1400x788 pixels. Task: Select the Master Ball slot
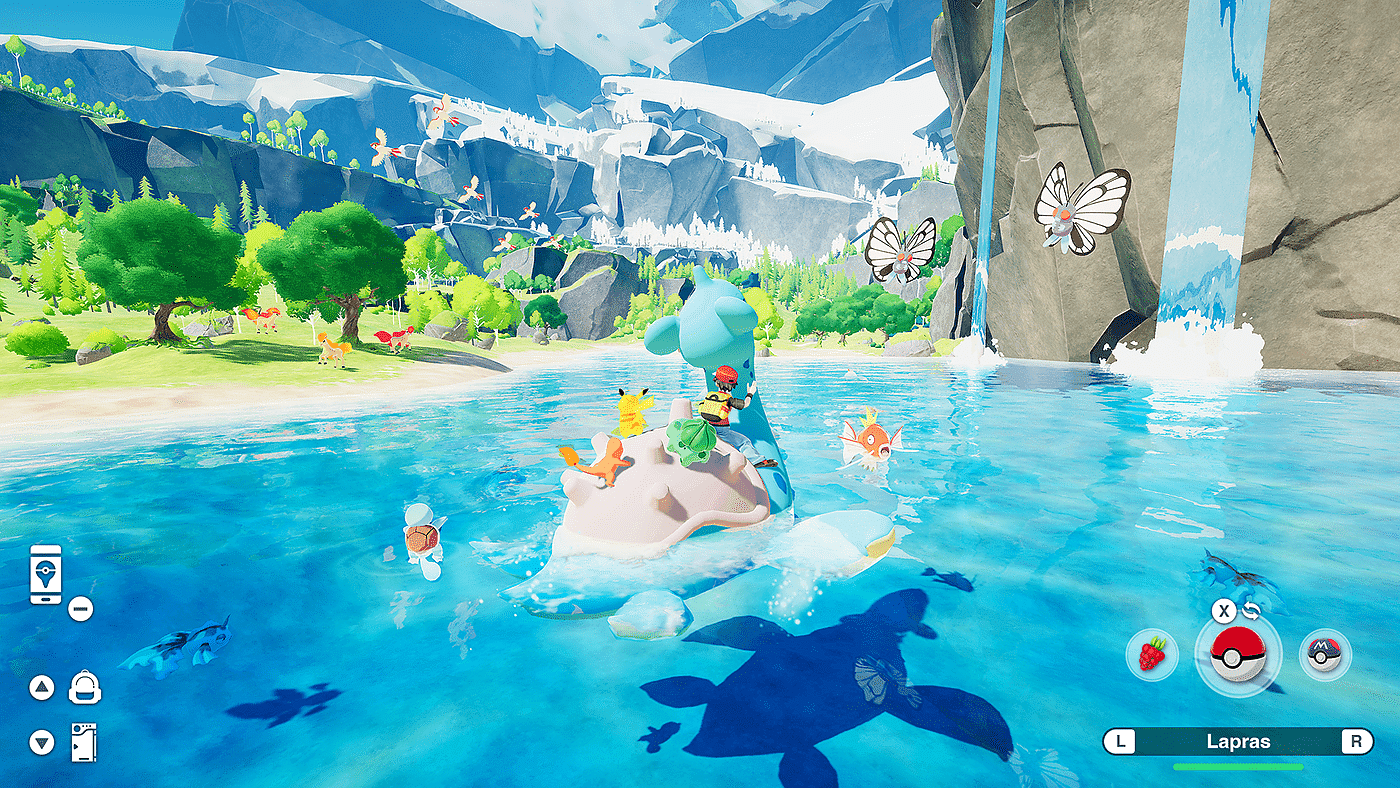1325,656
